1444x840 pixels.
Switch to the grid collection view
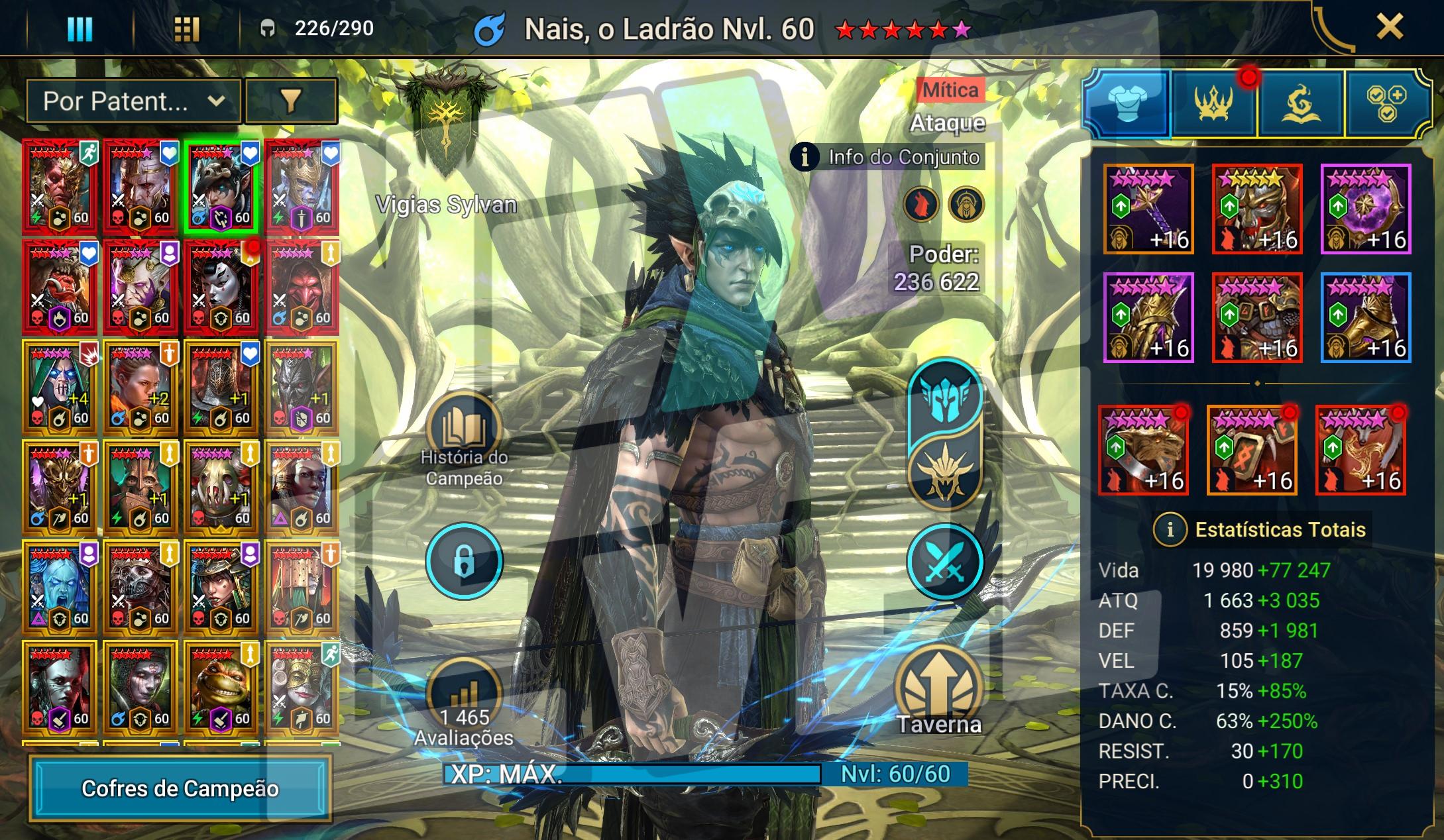pyautogui.click(x=186, y=28)
